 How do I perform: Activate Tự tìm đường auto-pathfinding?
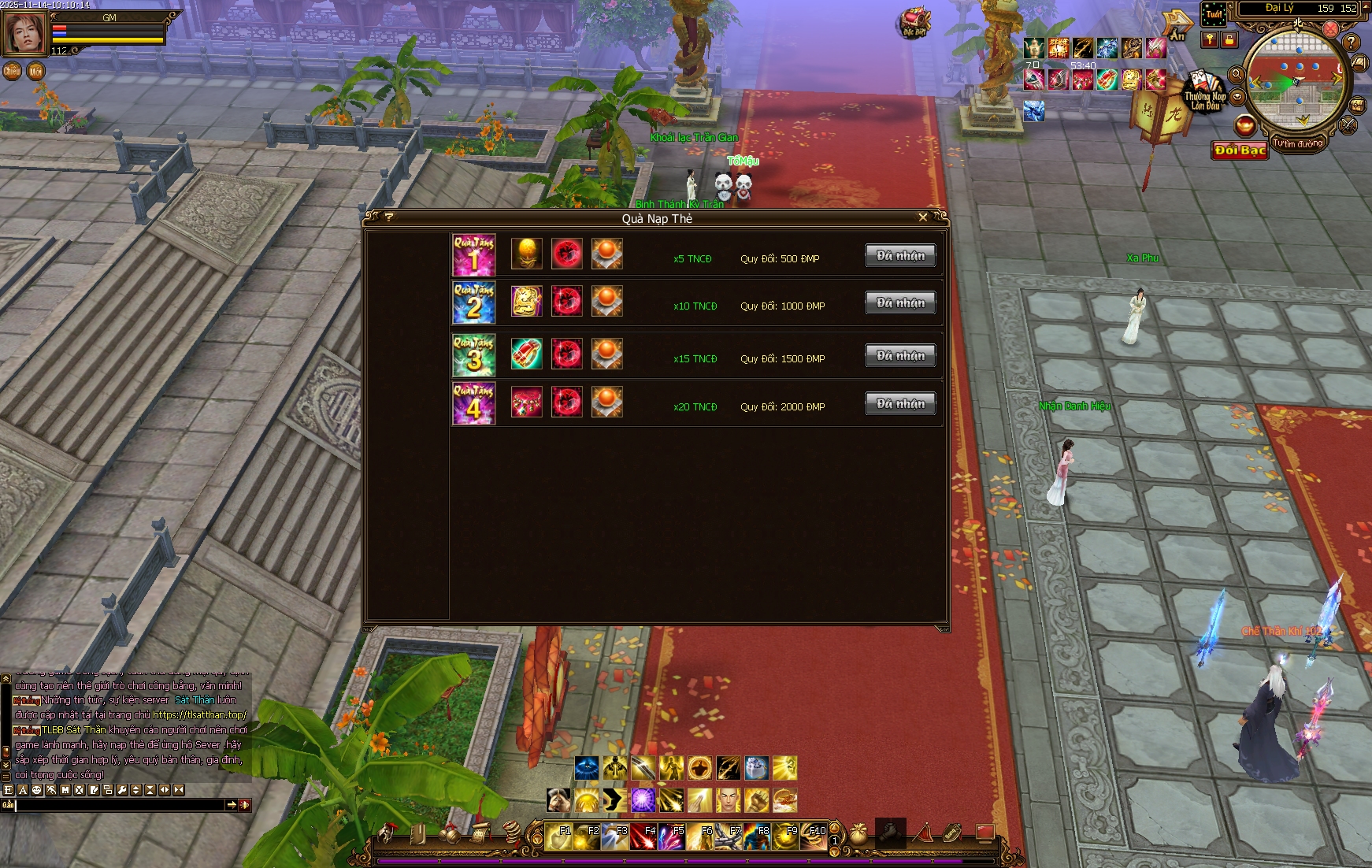(x=1297, y=144)
